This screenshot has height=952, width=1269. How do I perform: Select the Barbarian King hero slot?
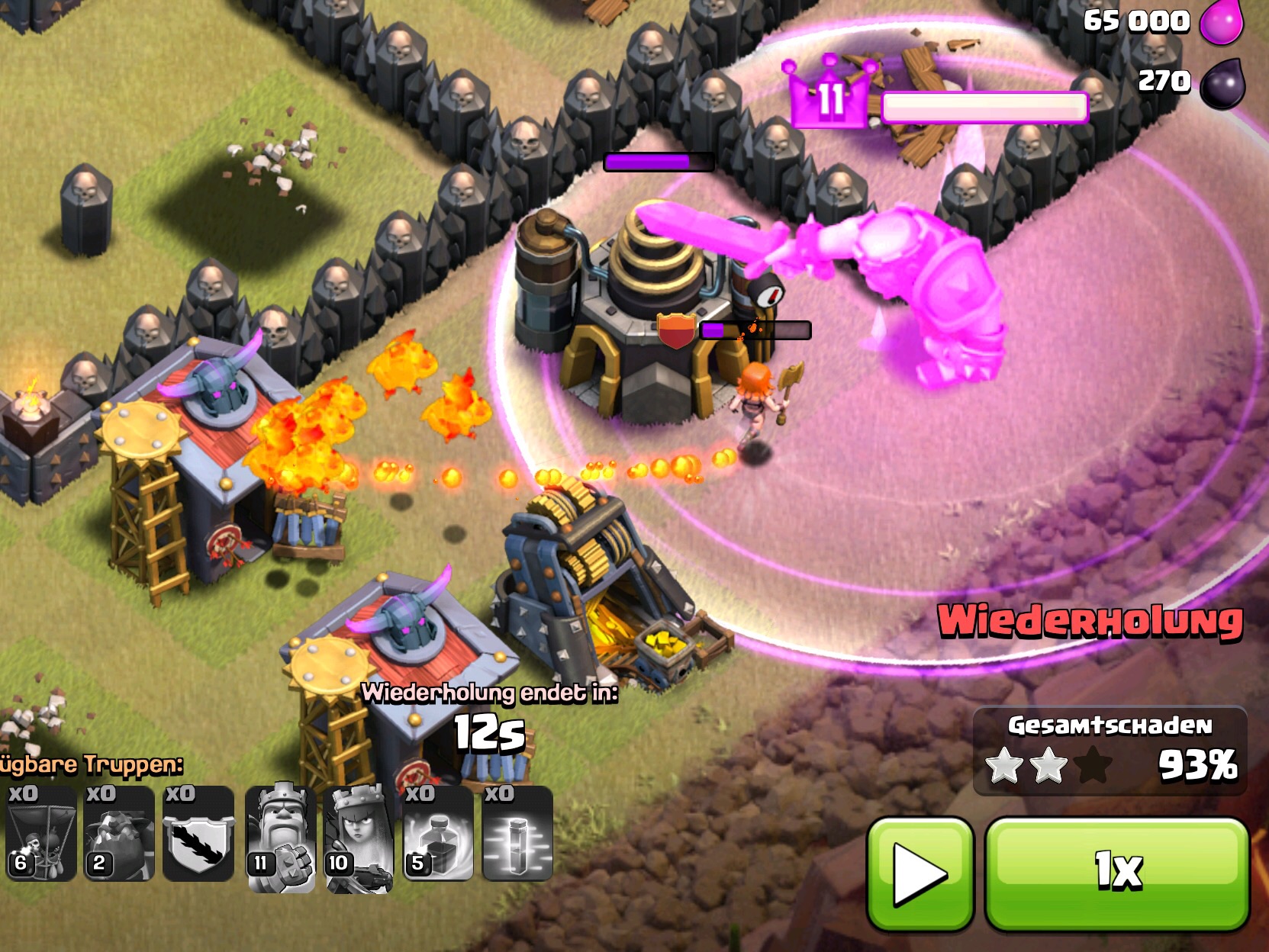(280, 837)
